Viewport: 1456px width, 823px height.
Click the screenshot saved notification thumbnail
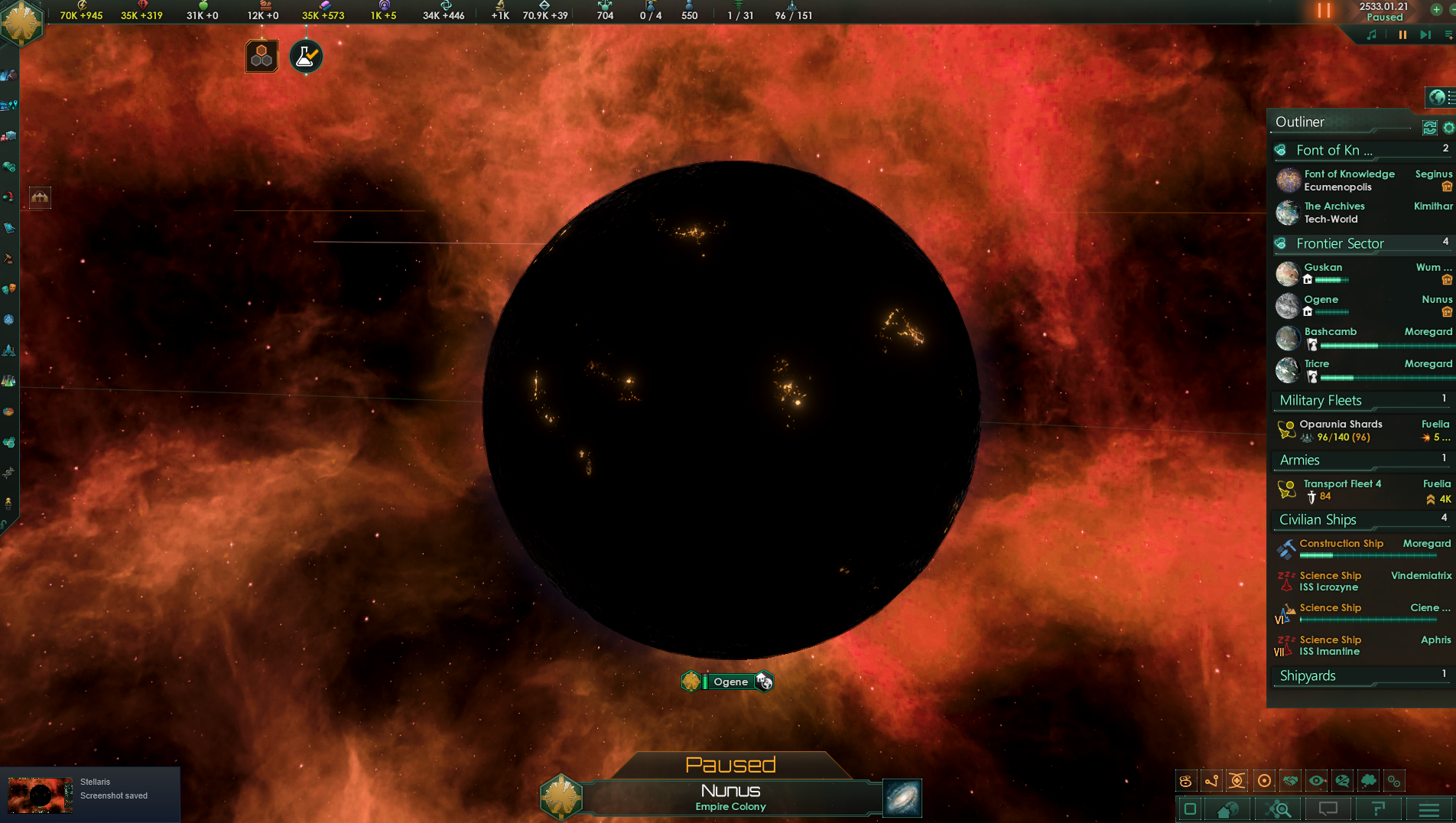click(x=39, y=795)
